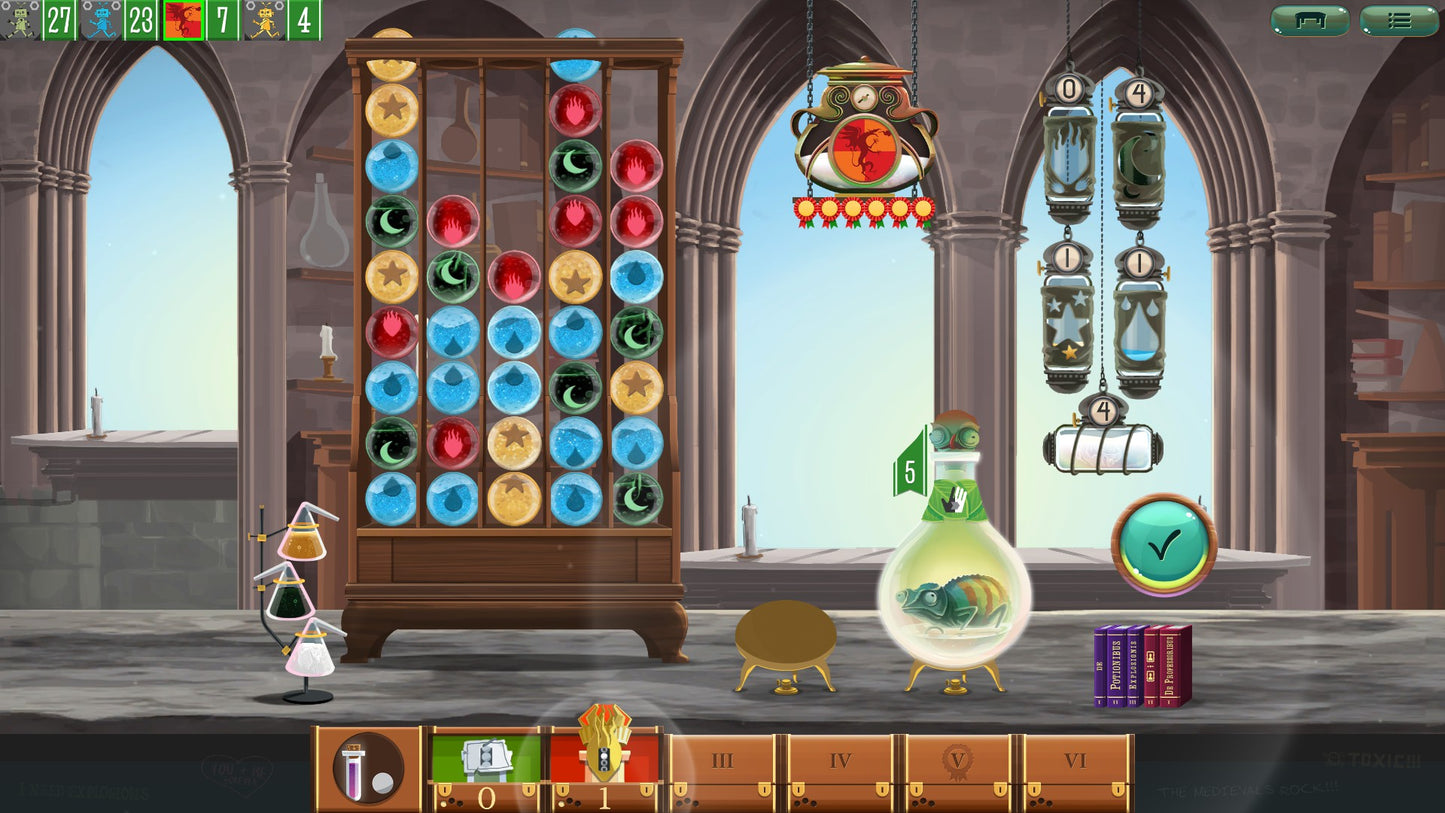Screen dimensions: 1445x813
Task: Open the tier VI chest
Action: pyautogui.click(x=1074, y=770)
